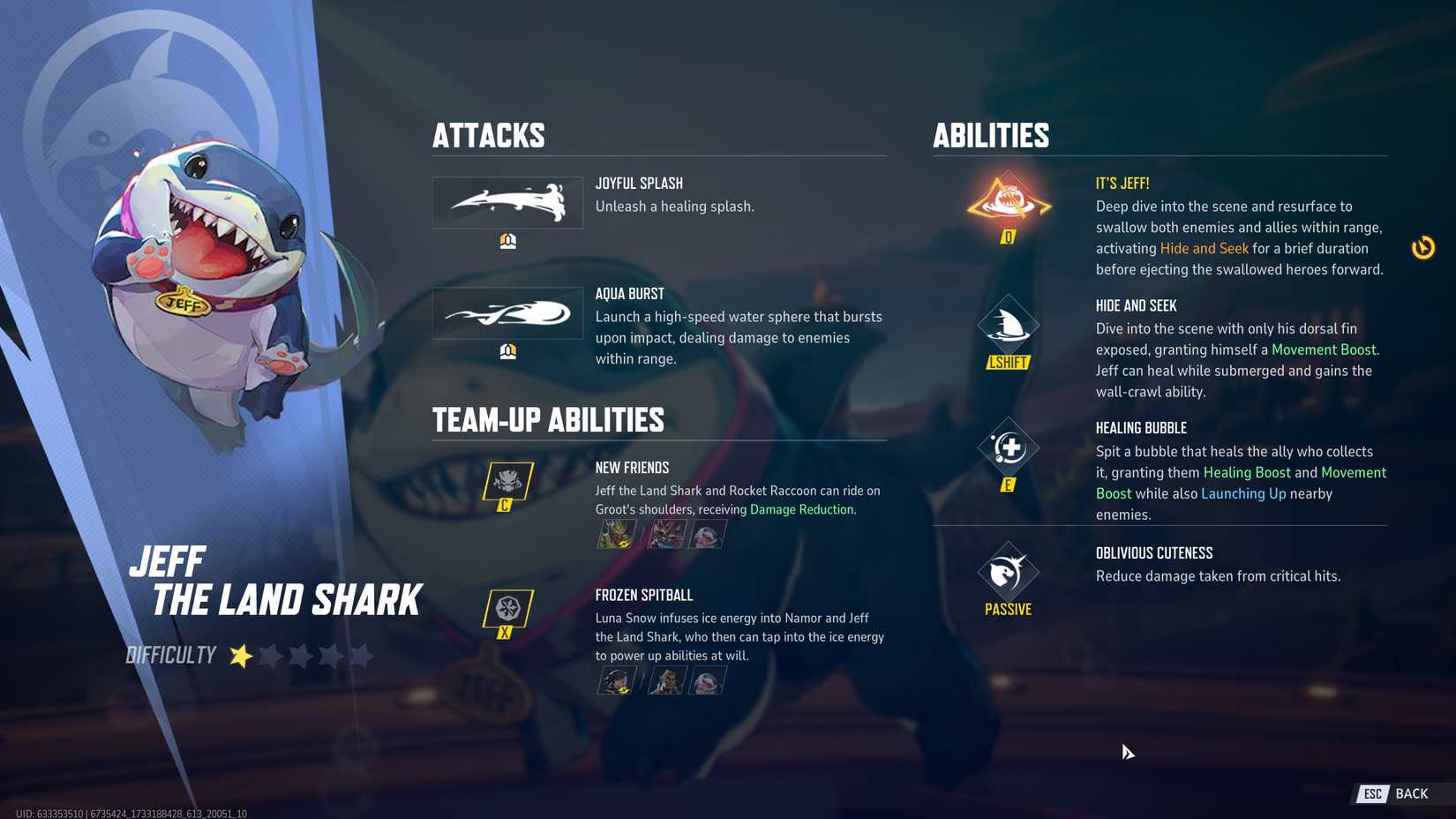The width and height of the screenshot is (1456, 819).
Task: Select the Aqua Burst attack icon
Action: [507, 313]
